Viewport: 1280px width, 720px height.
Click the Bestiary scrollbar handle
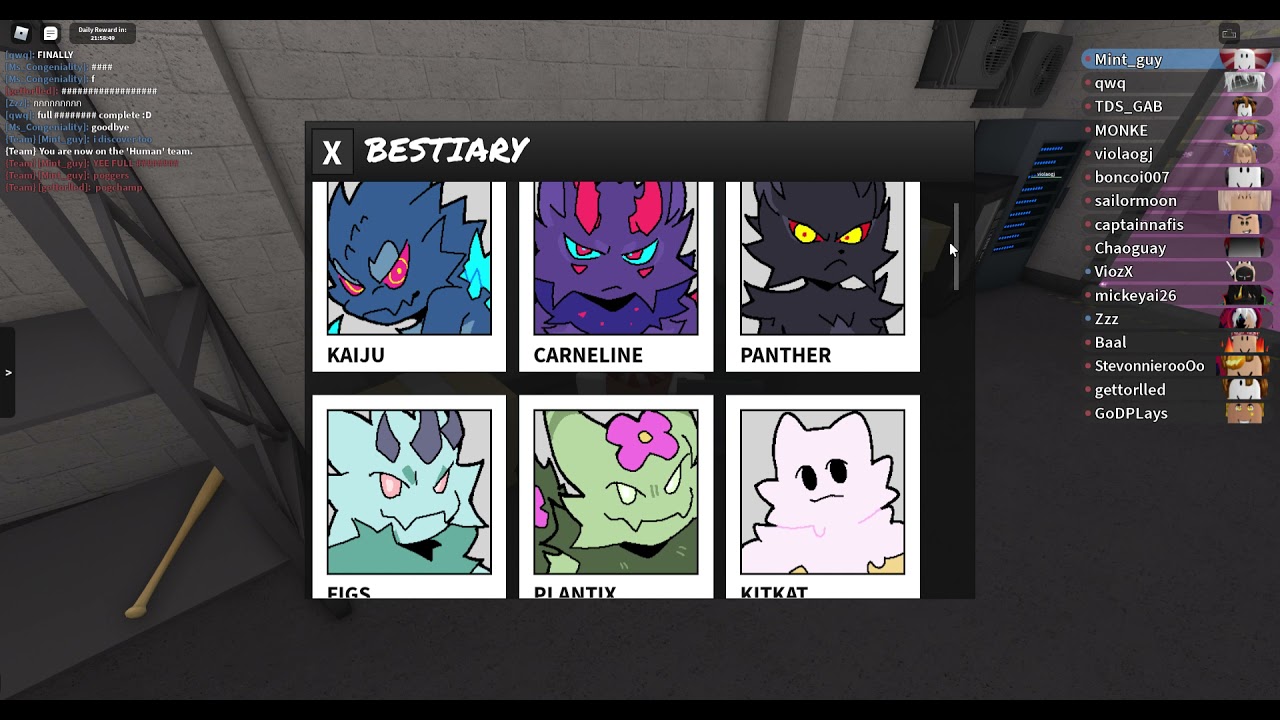click(956, 245)
